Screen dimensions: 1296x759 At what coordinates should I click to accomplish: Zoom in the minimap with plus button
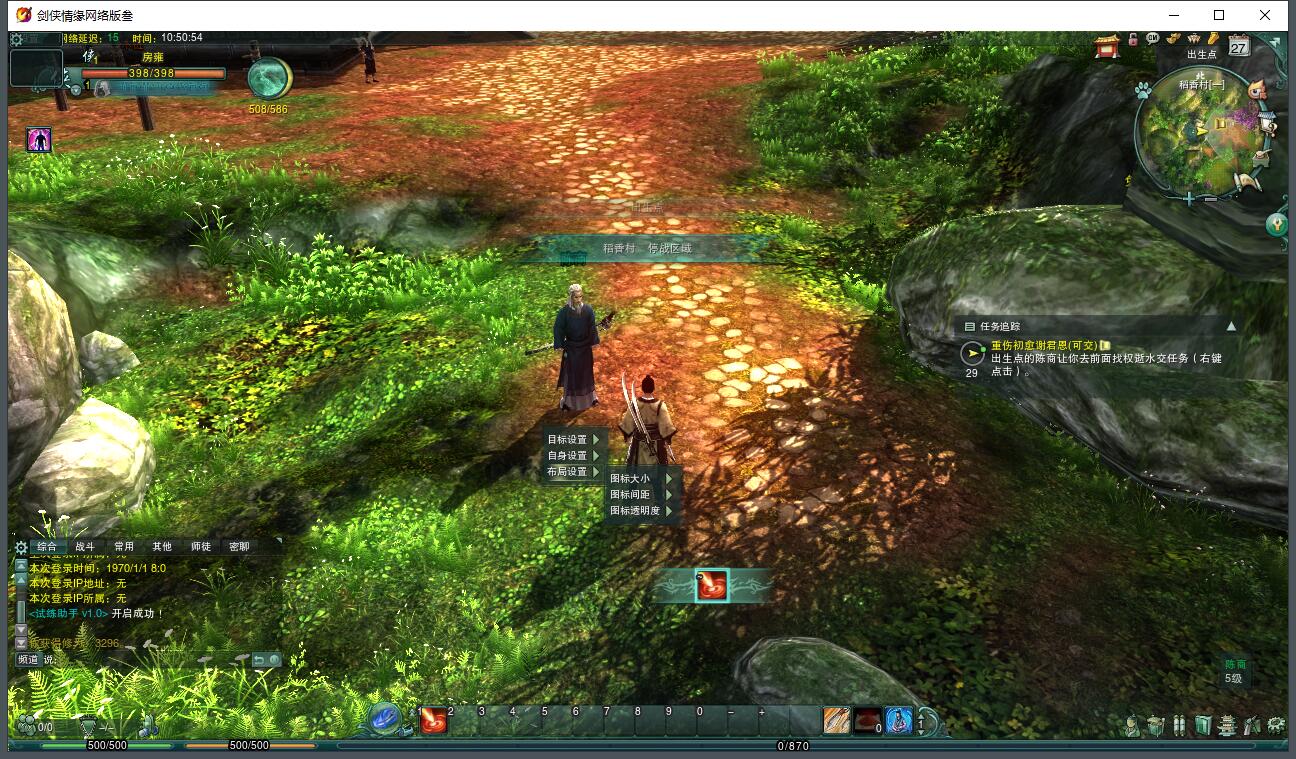(1189, 199)
